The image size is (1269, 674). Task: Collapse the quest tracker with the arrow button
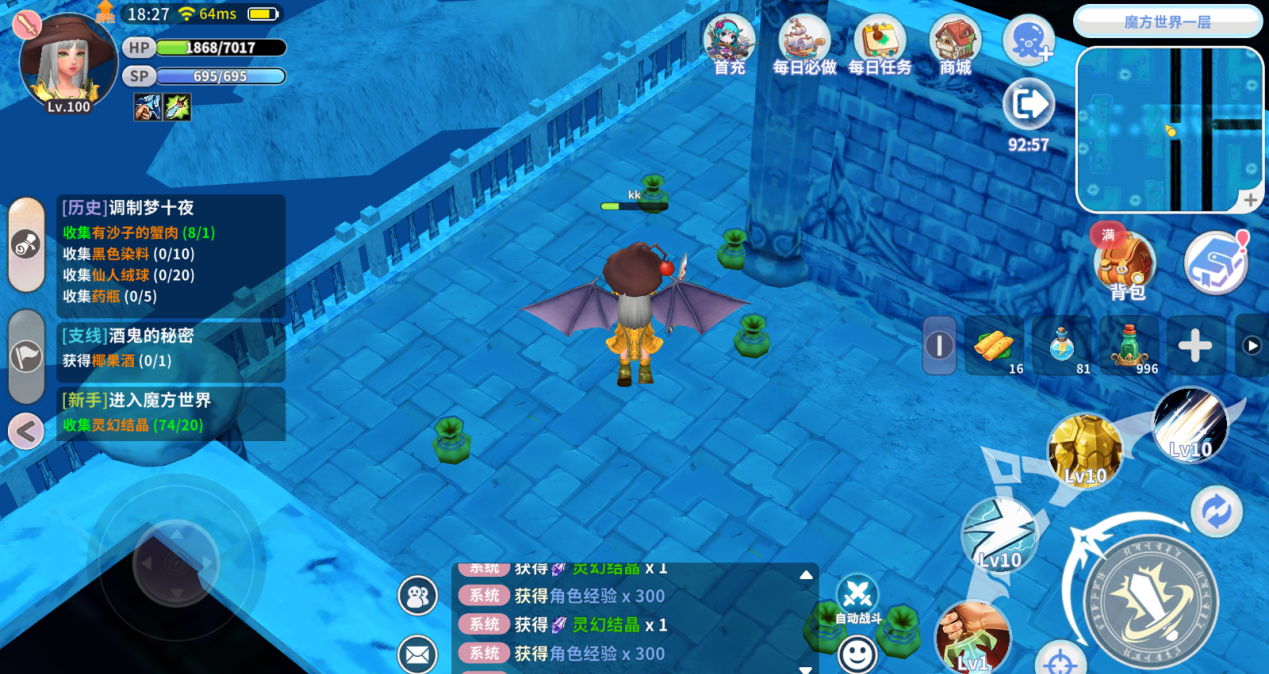click(x=26, y=432)
